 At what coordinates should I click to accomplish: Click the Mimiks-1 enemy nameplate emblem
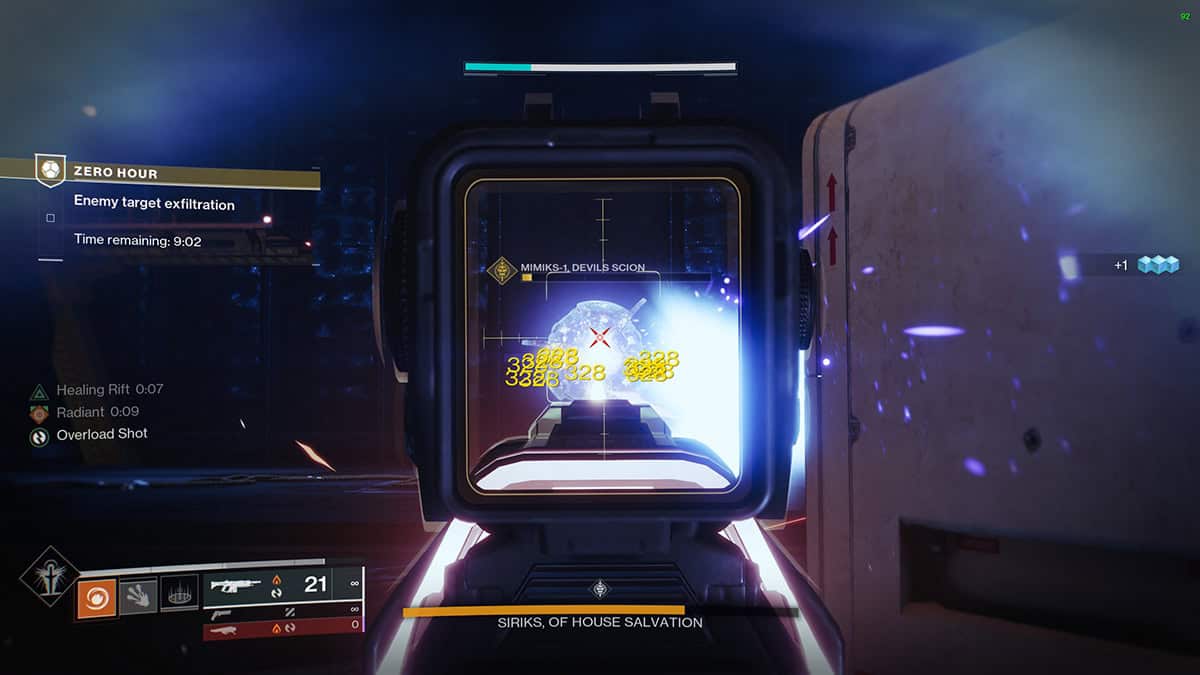tap(501, 270)
